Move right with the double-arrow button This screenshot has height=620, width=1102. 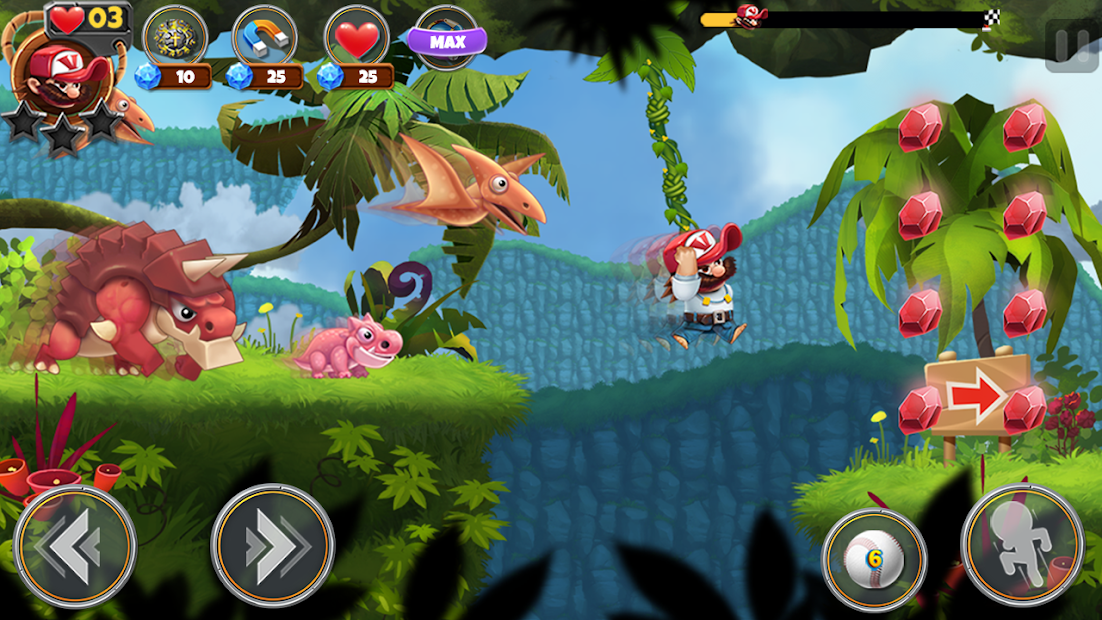point(272,546)
